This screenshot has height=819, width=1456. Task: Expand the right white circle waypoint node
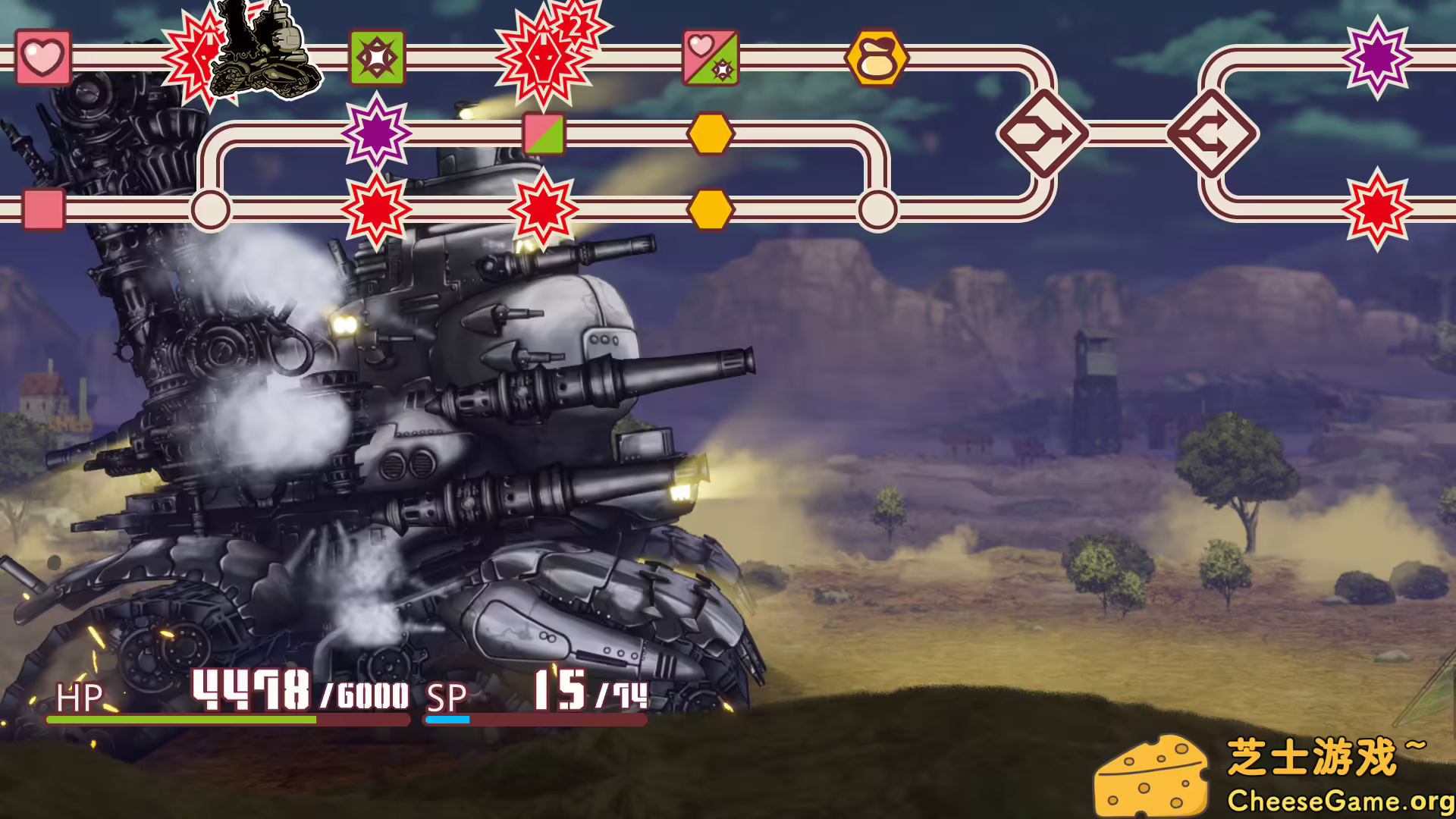click(x=878, y=206)
